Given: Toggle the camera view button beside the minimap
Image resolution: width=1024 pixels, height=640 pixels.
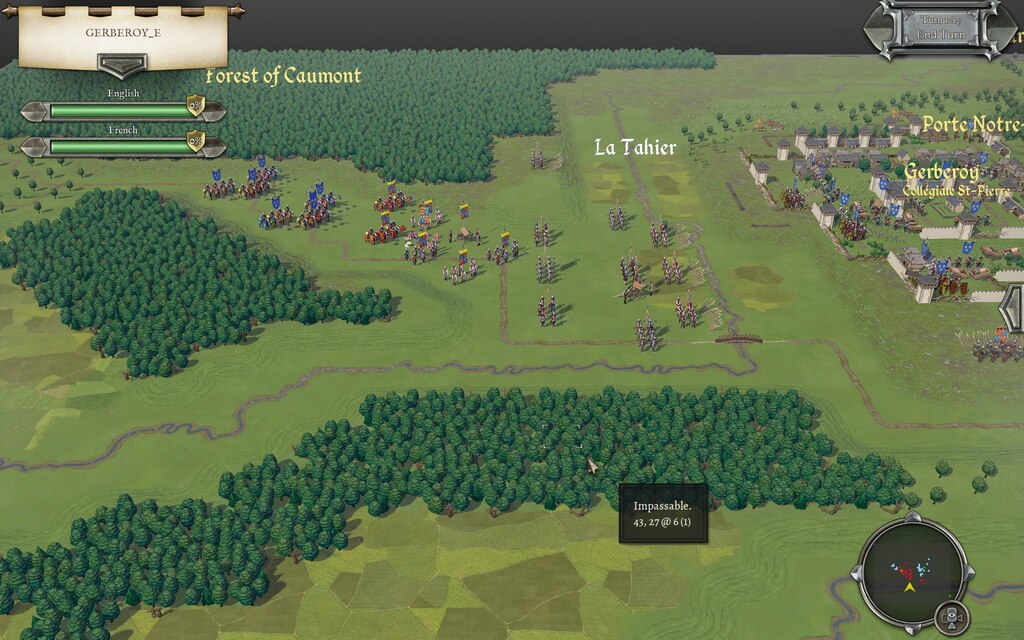Looking at the screenshot, I should [952, 616].
